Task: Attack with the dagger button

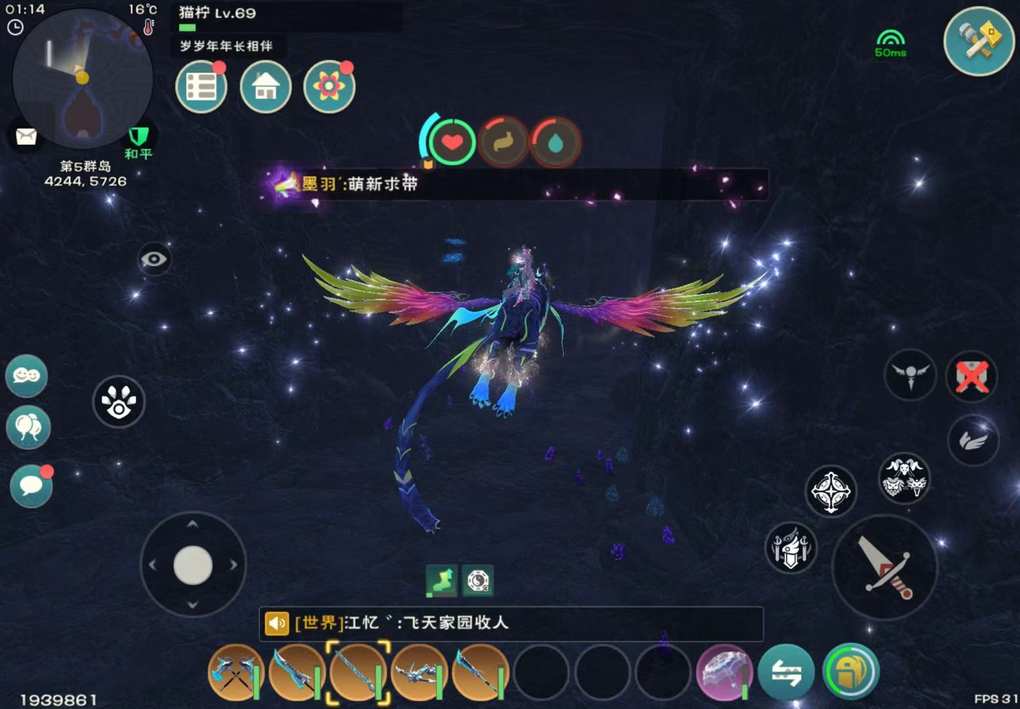Action: (x=884, y=567)
